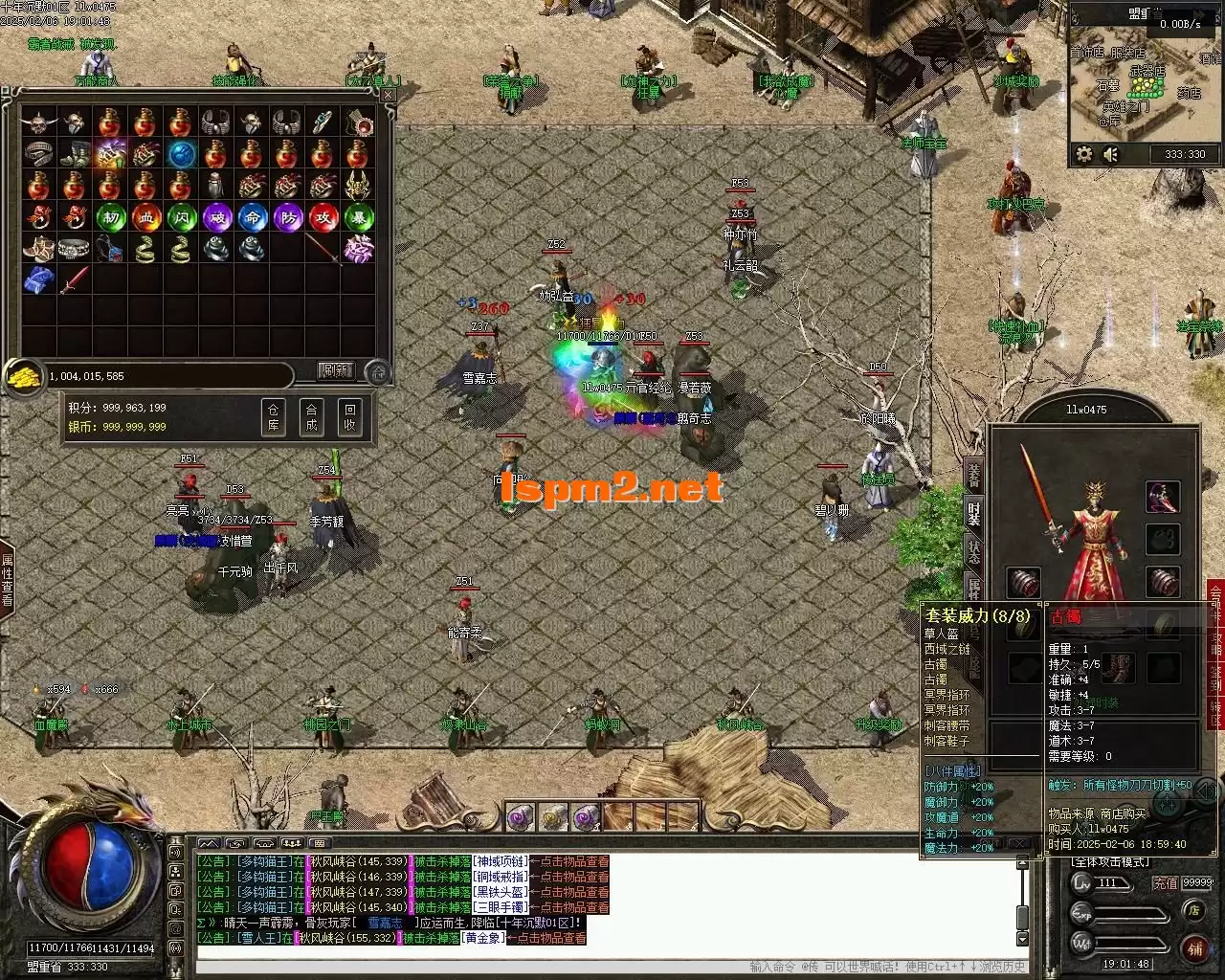Click the 刷新 refresh button
Screen dimensions: 1225x980
pos(335,370)
